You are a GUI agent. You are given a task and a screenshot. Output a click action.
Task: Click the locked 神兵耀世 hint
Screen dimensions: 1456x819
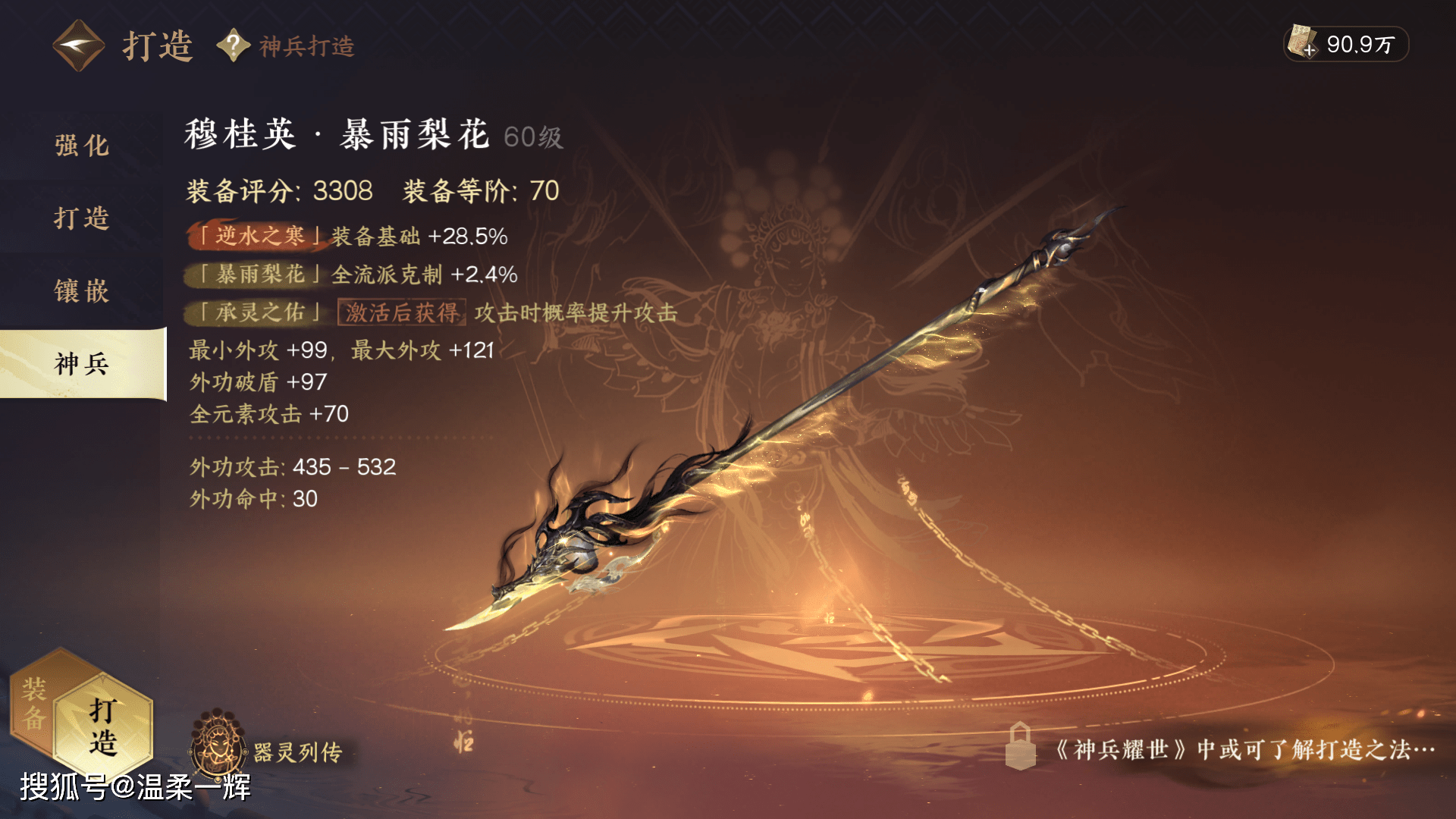(1221, 749)
